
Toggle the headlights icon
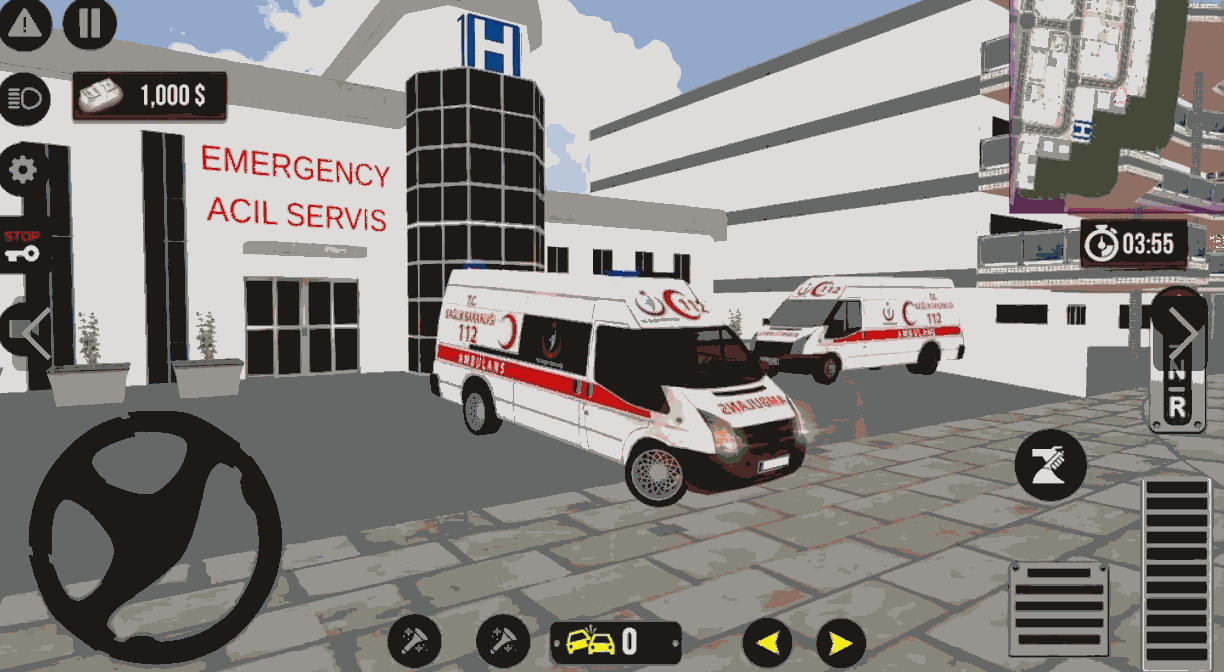(25, 99)
